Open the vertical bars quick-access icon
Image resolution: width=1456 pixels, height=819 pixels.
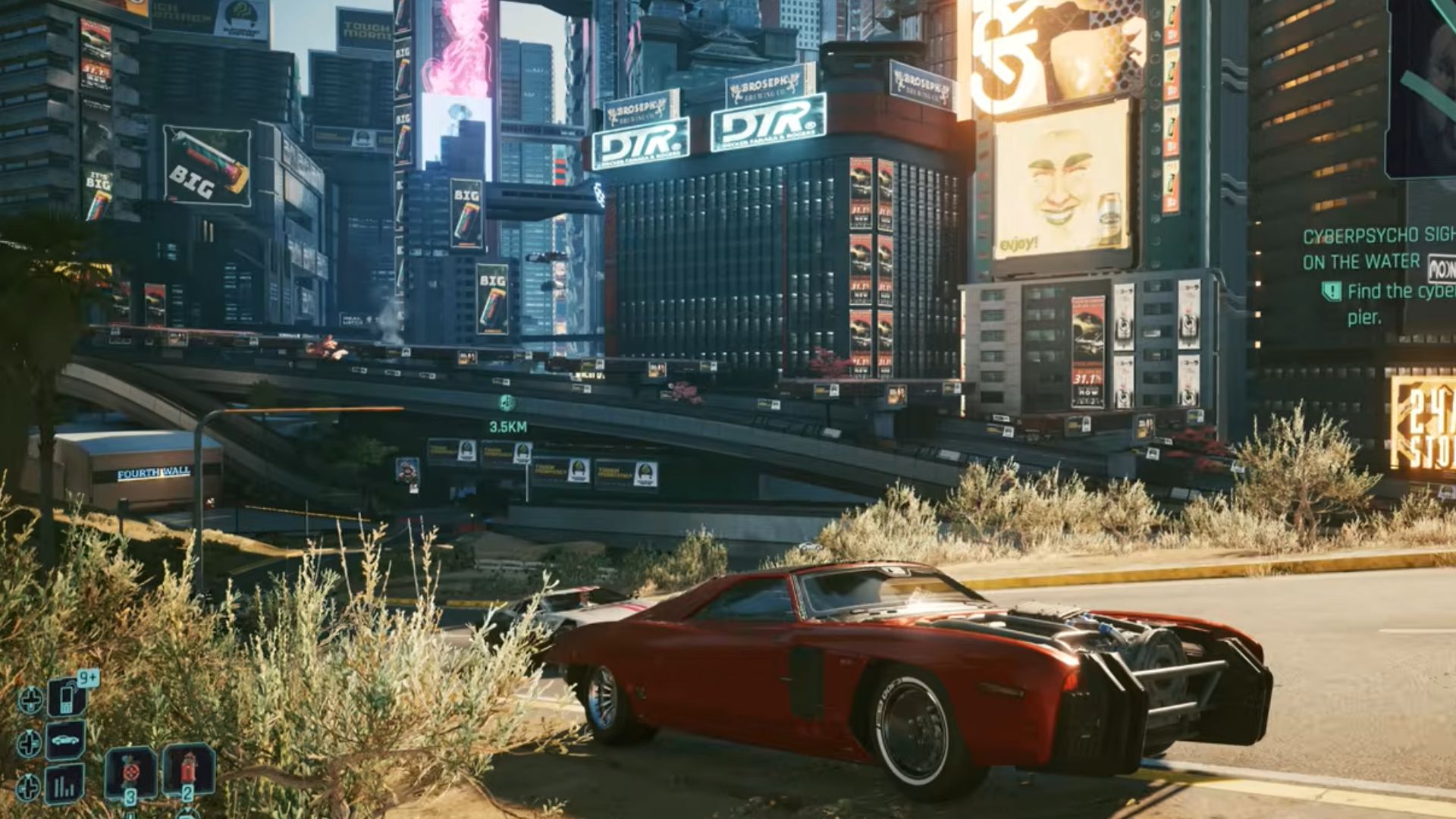[x=65, y=783]
